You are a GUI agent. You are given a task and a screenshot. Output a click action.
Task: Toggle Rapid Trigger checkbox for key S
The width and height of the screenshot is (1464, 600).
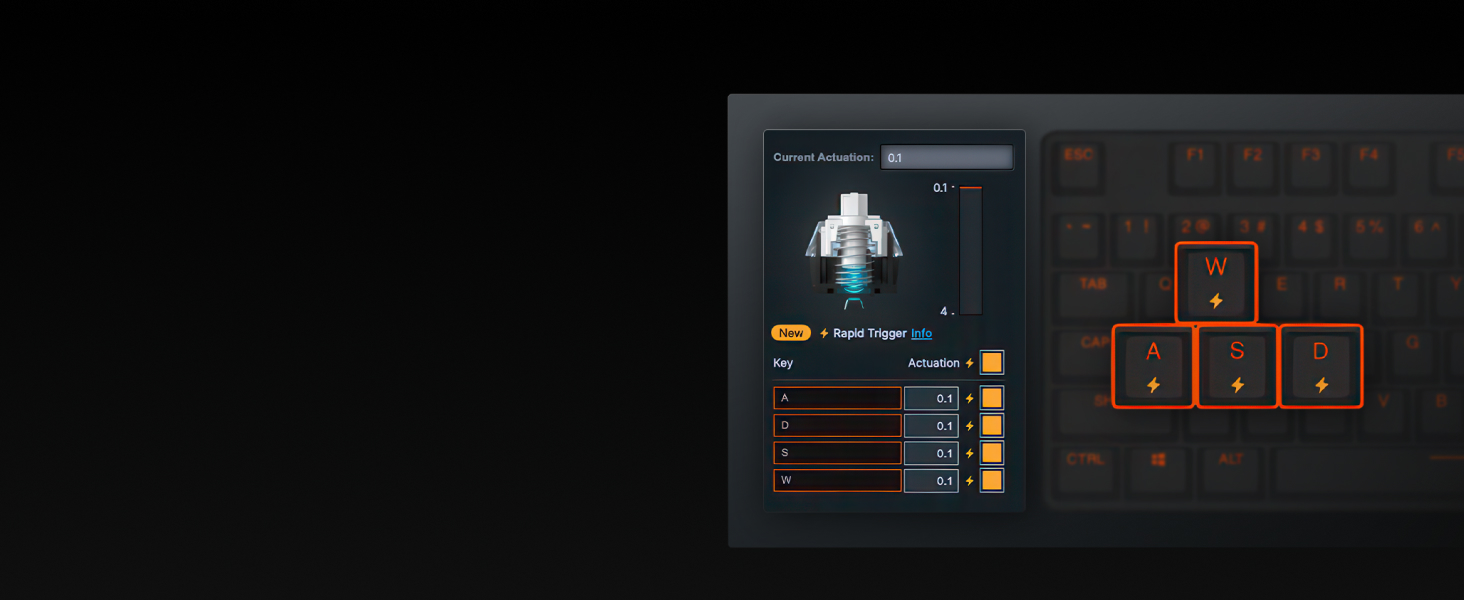pos(991,453)
